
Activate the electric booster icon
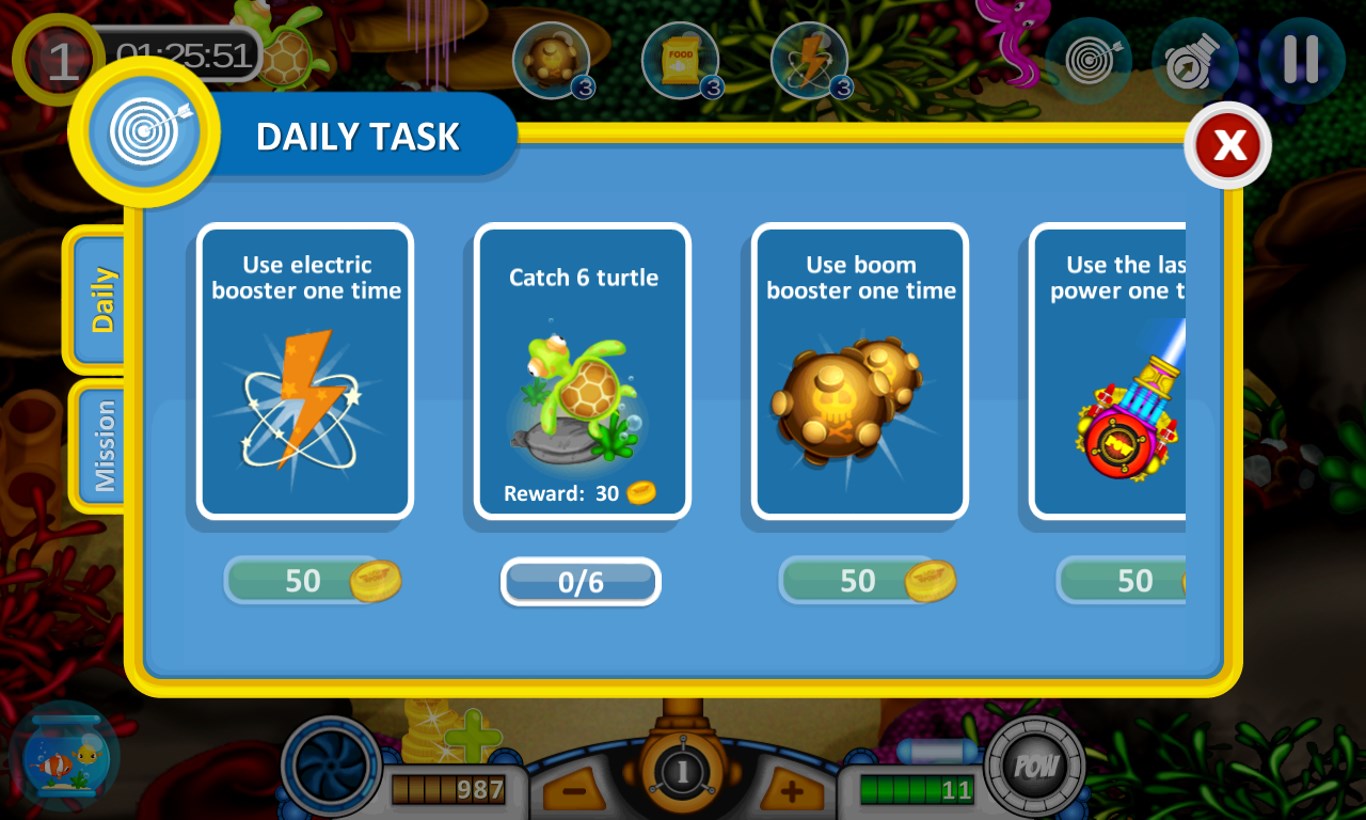(x=811, y=58)
